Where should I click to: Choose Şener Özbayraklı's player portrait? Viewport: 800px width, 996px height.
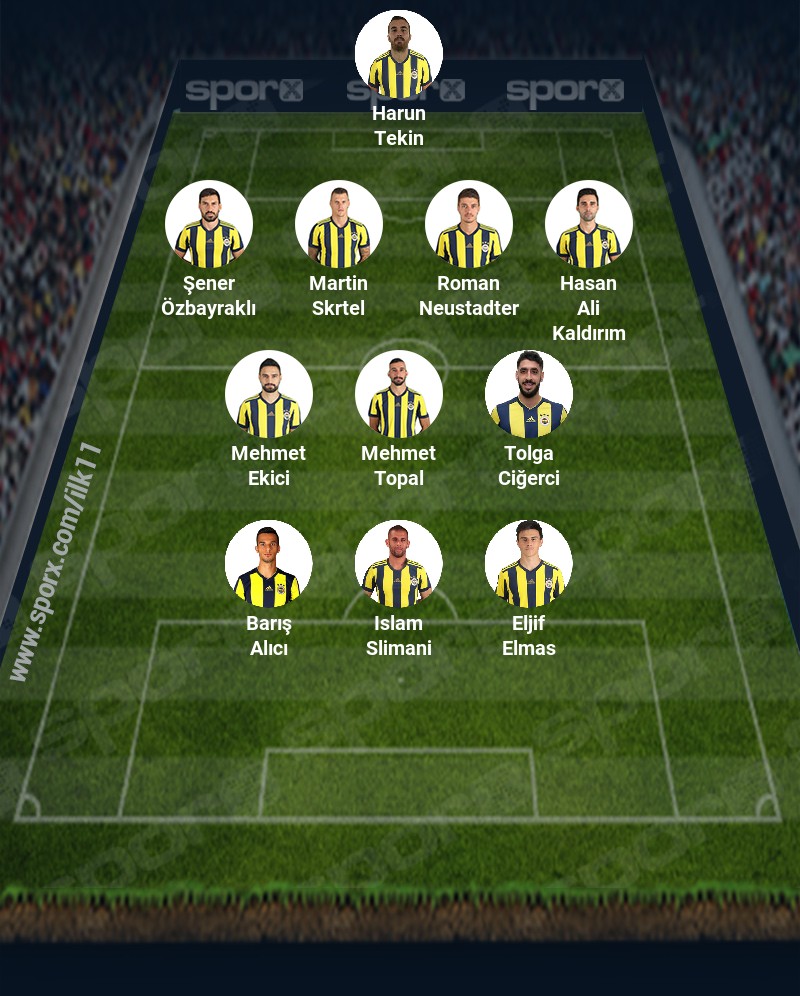tap(209, 224)
